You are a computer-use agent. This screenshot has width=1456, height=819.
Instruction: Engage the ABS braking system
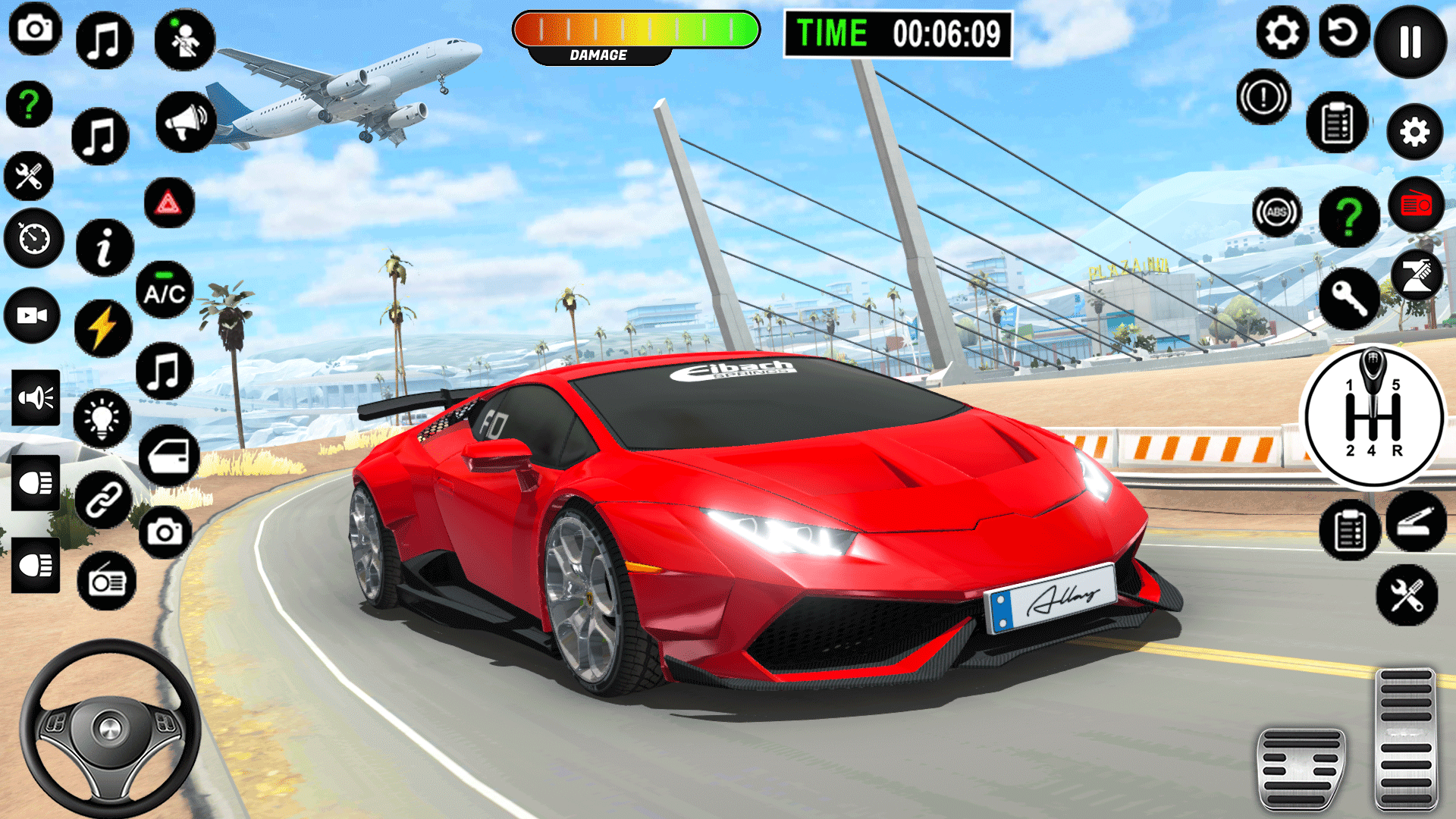click(1276, 211)
